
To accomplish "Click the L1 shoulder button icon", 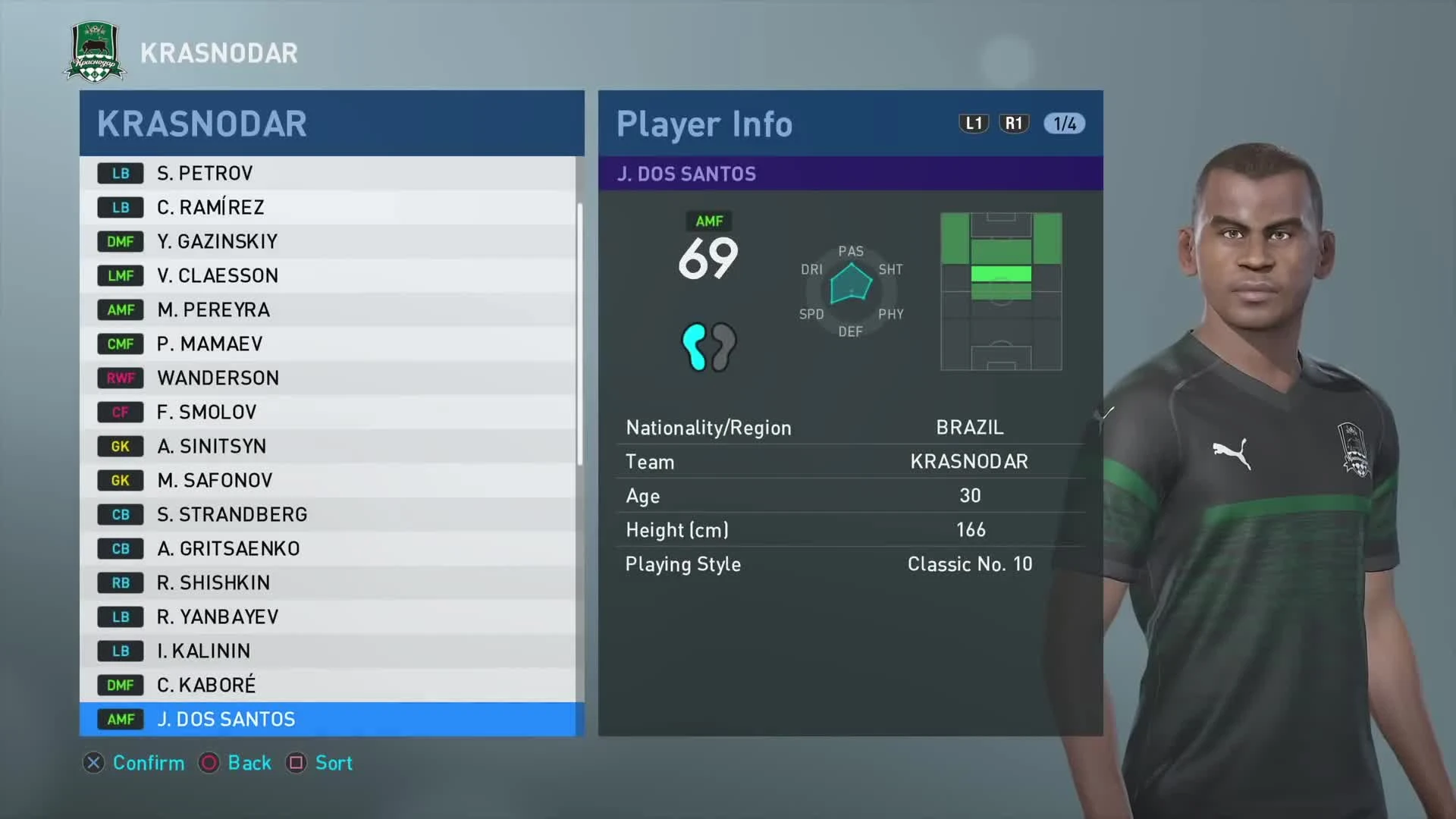I will coord(974,124).
